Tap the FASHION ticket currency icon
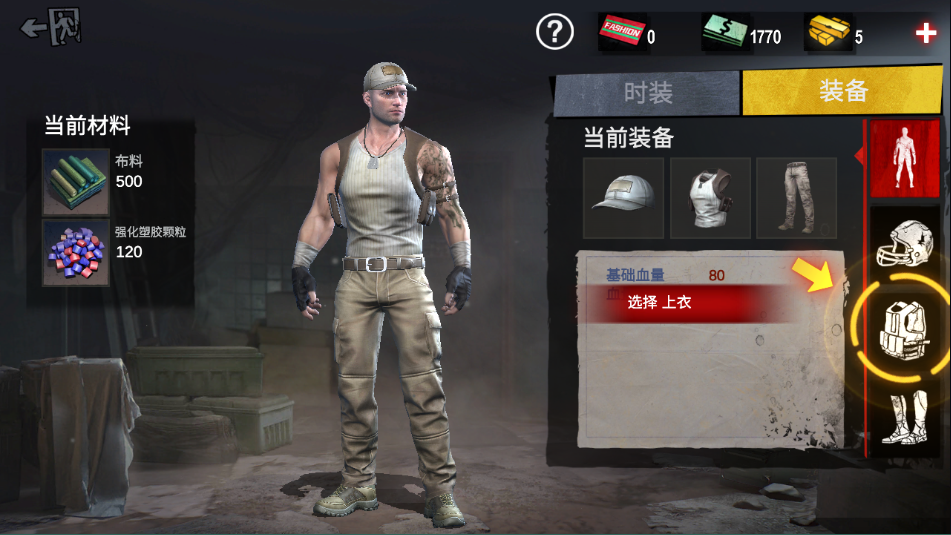Screen dimensions: 951x535 point(622,34)
